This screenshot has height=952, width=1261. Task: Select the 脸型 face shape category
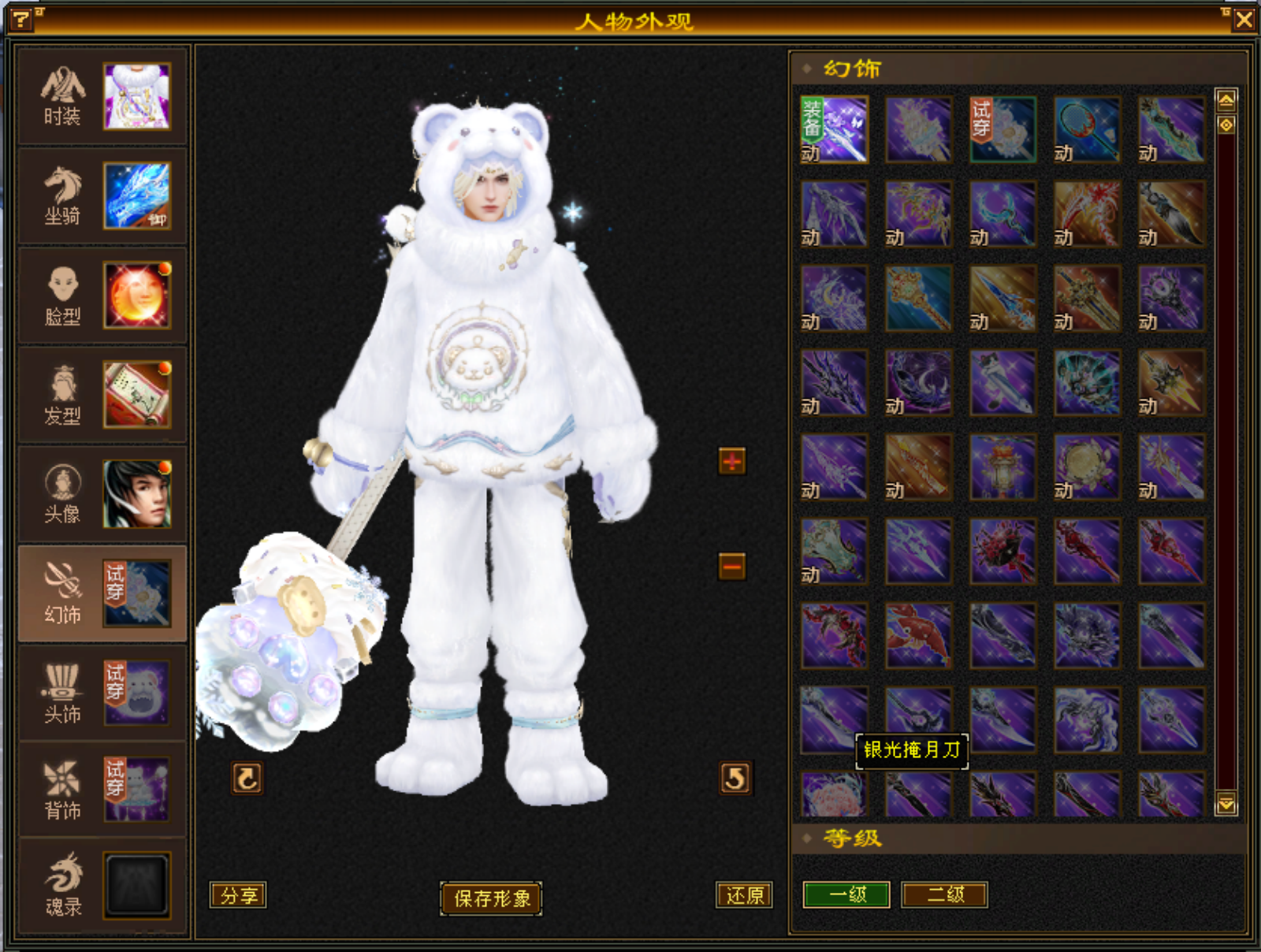click(x=102, y=296)
